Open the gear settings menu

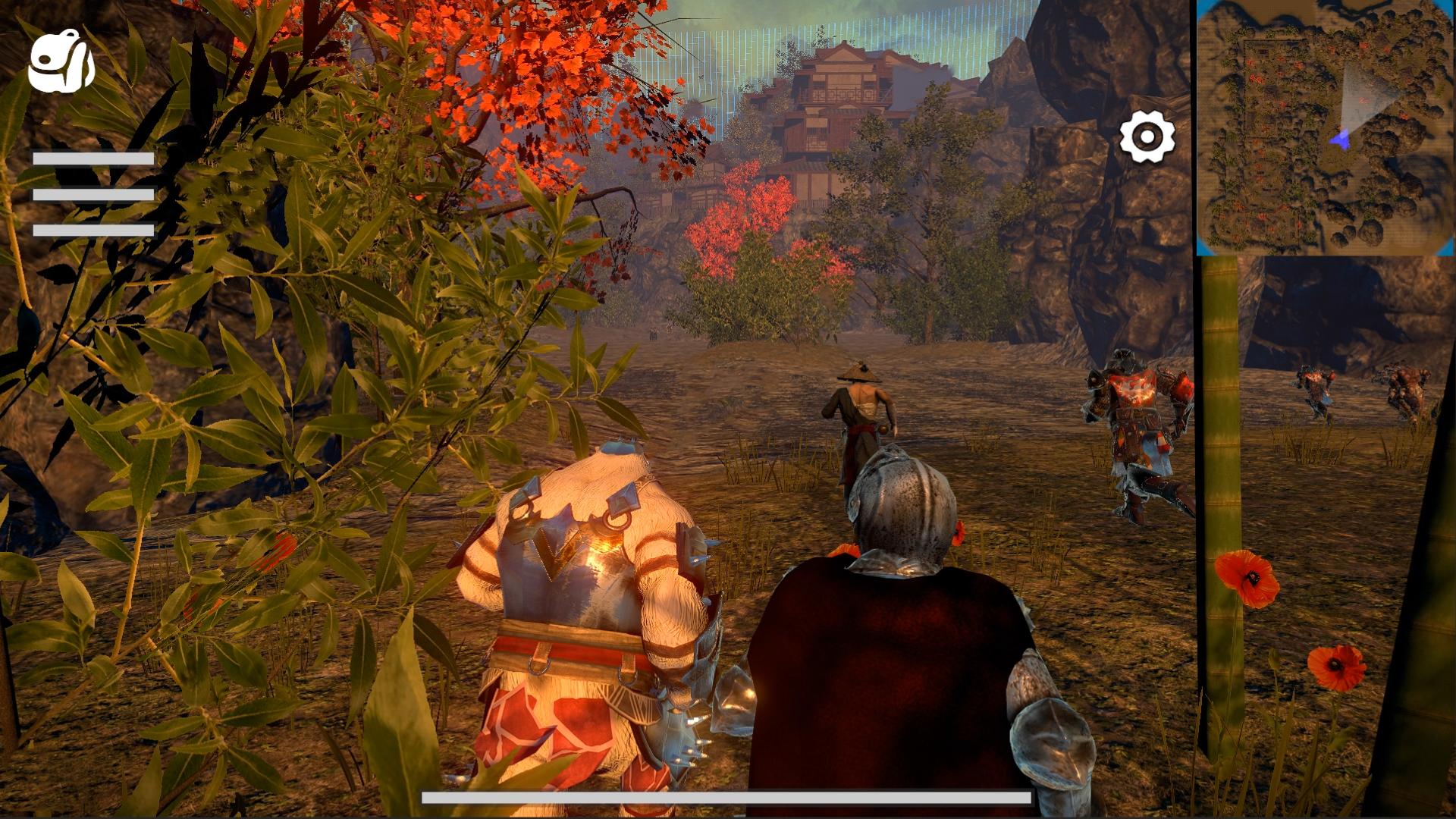[1147, 137]
